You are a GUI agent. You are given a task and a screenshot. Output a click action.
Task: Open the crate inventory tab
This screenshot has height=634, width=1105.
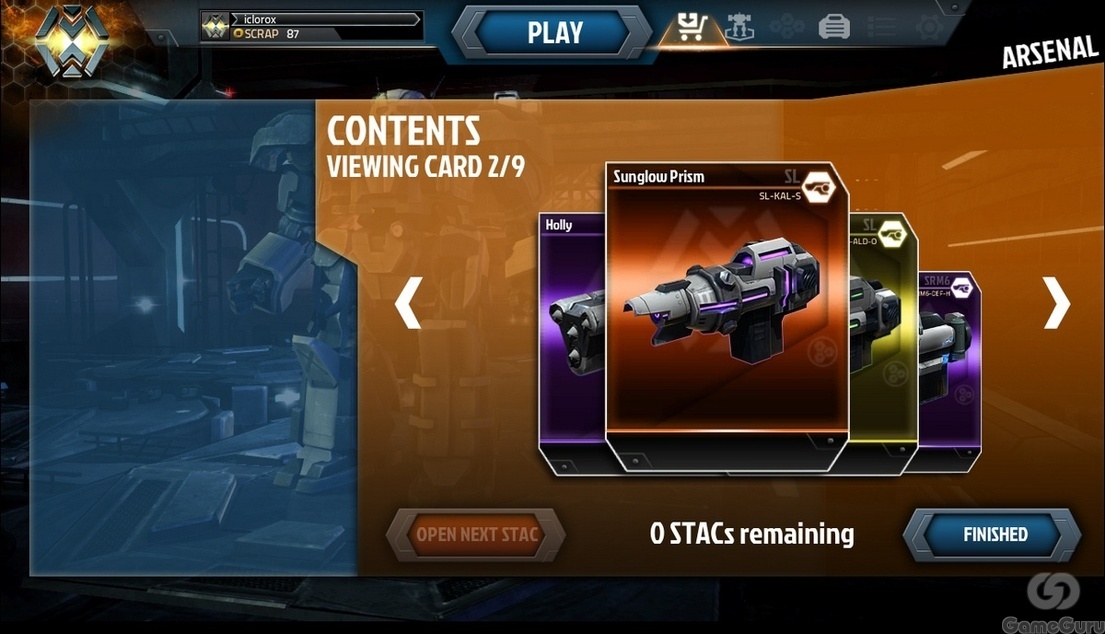coord(834,28)
